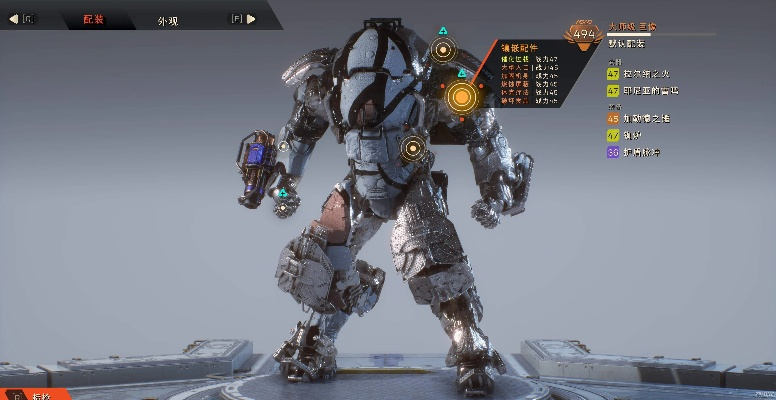Choose the slot node at the javelin's waist
Screen dimensions: 776x400
pos(413,150)
